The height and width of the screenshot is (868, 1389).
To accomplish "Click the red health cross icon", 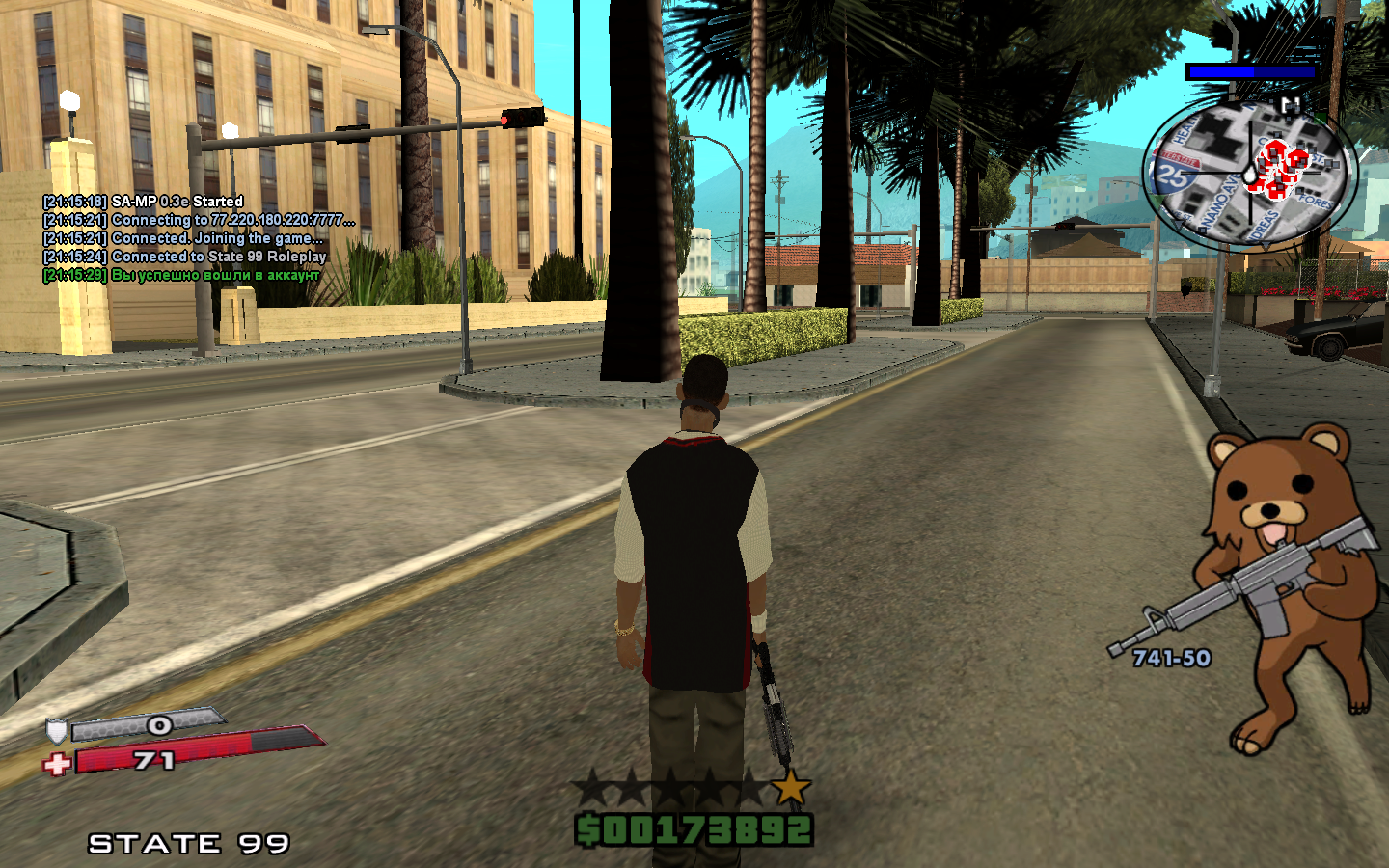I will pyautogui.click(x=57, y=765).
